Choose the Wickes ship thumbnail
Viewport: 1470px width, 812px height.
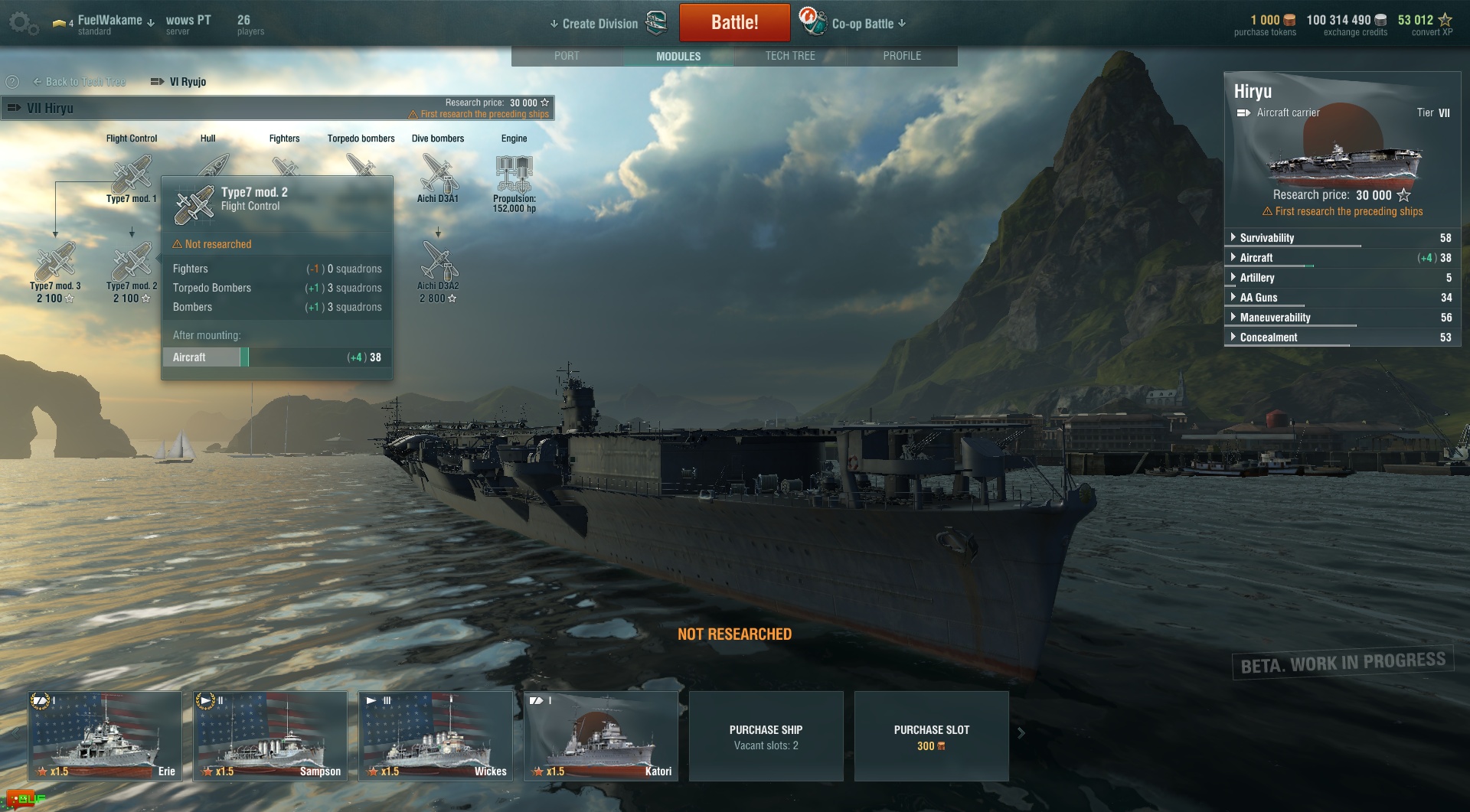[436, 735]
